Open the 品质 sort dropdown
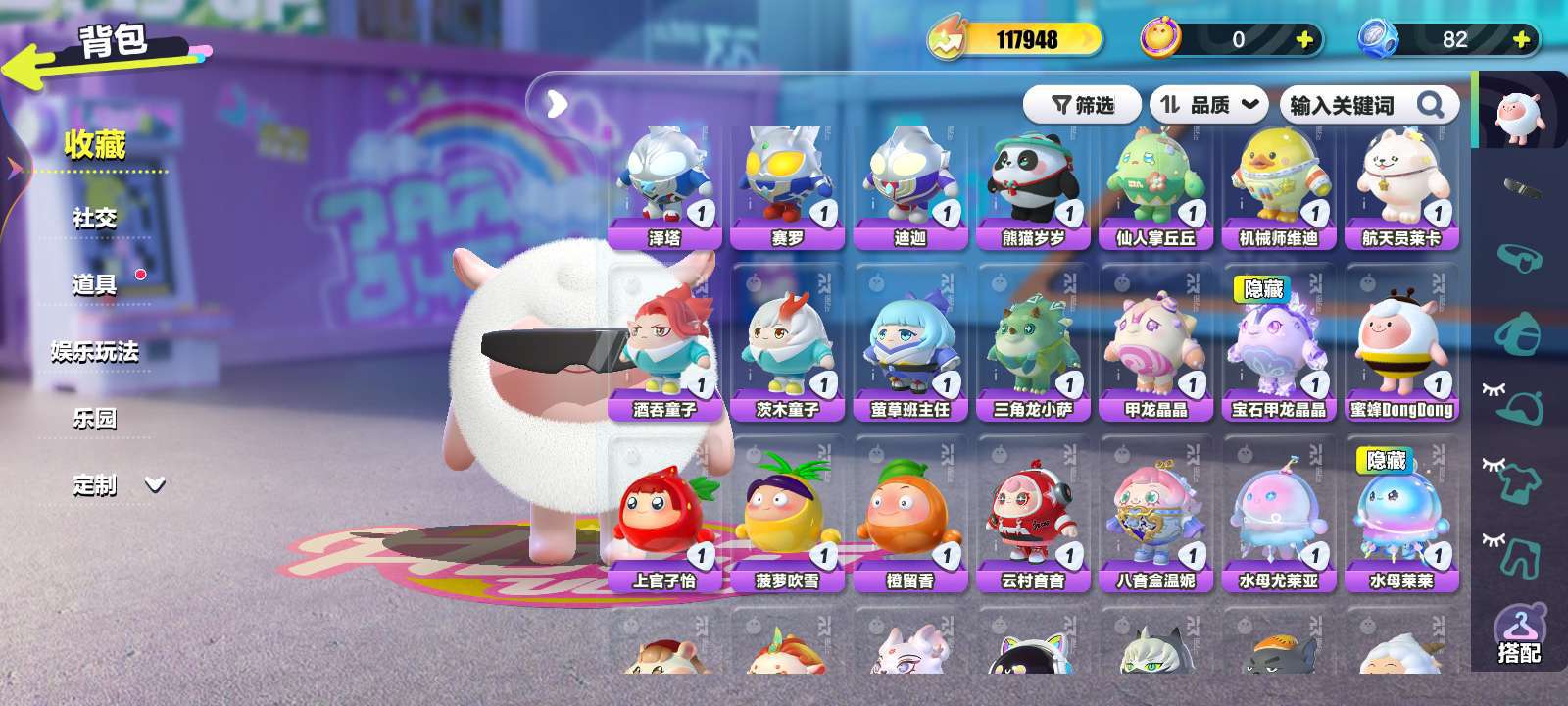Screen dimensions: 1568x706 coord(1208,105)
